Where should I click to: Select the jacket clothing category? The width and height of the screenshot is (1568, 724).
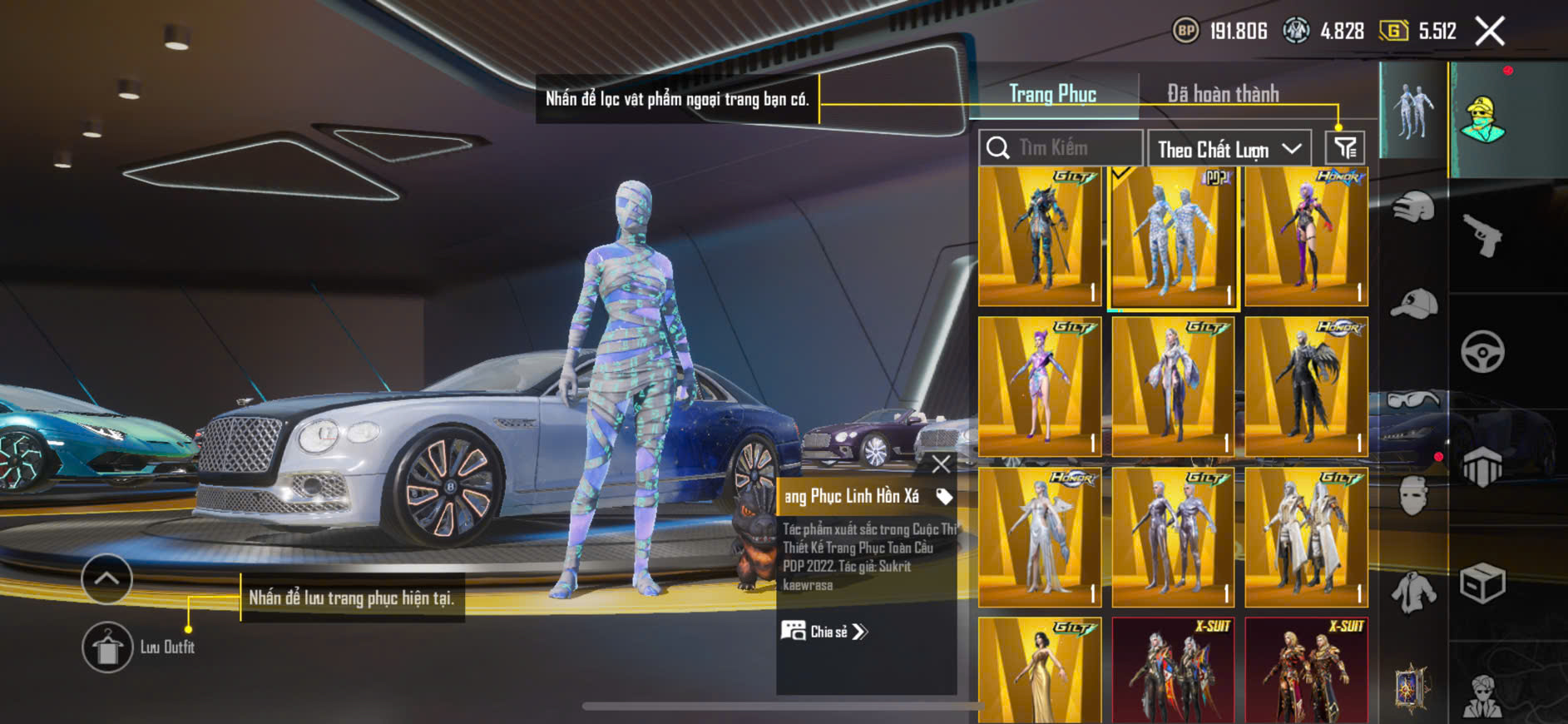pos(1413,592)
